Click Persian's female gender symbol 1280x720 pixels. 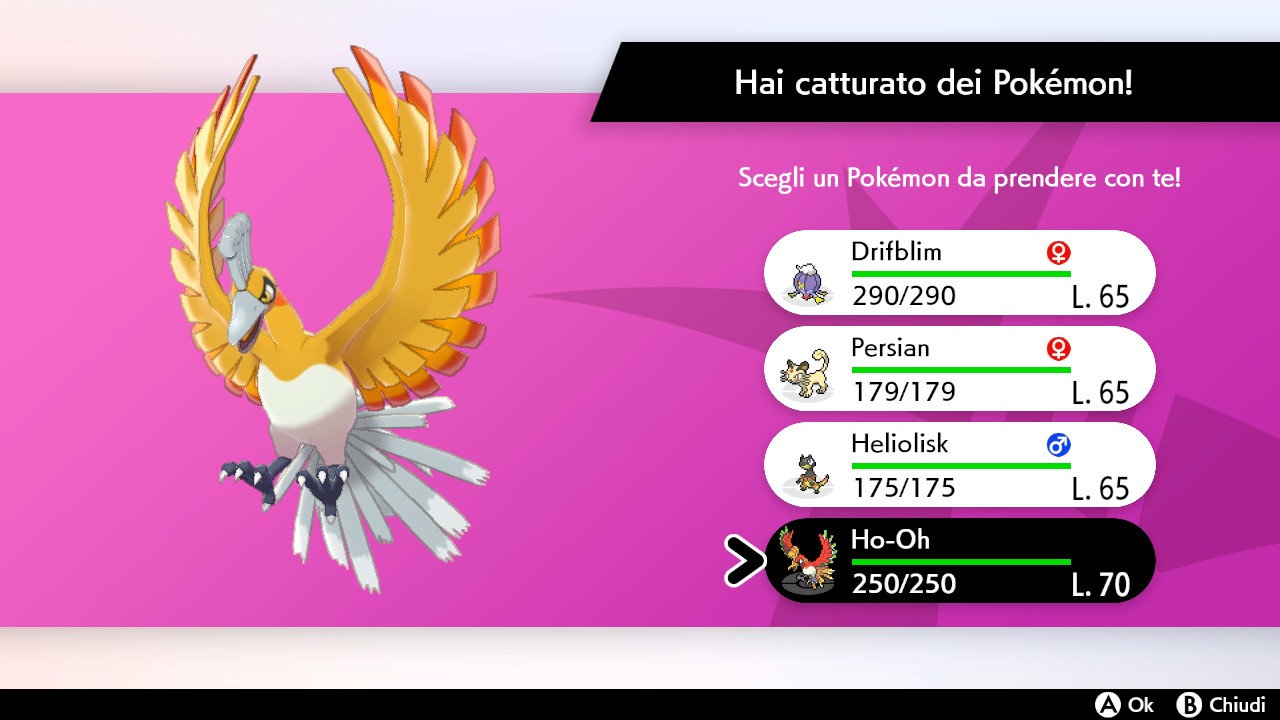(x=1057, y=349)
